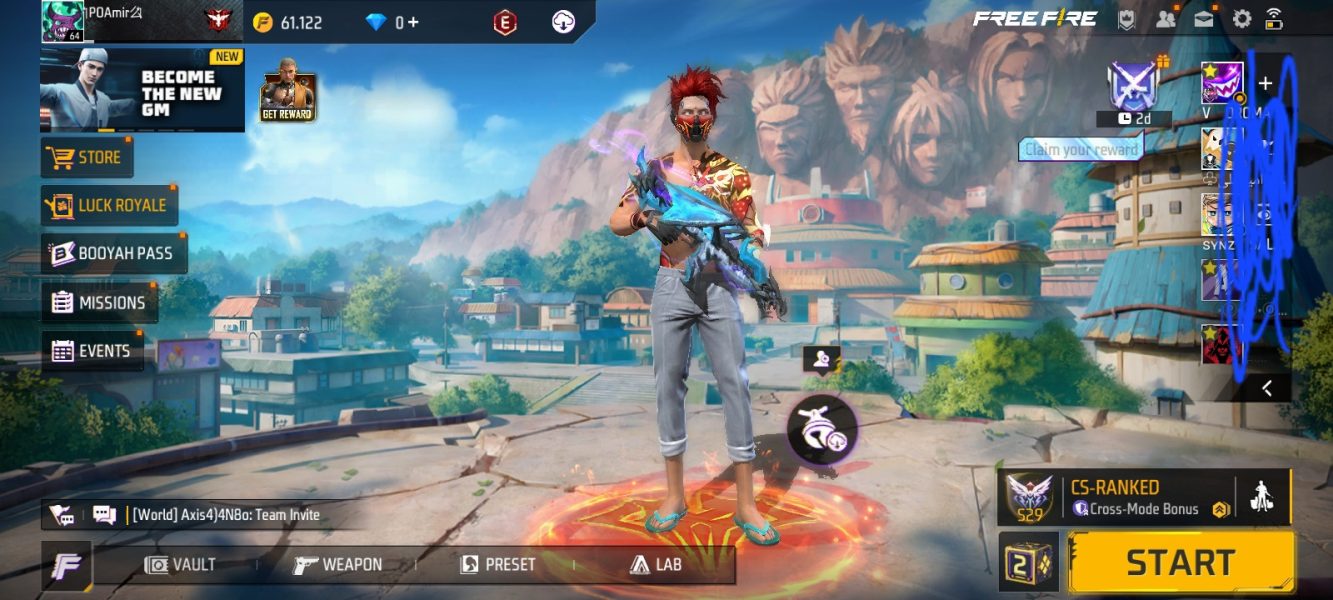Open the download center cloud icon

pyautogui.click(x=564, y=22)
